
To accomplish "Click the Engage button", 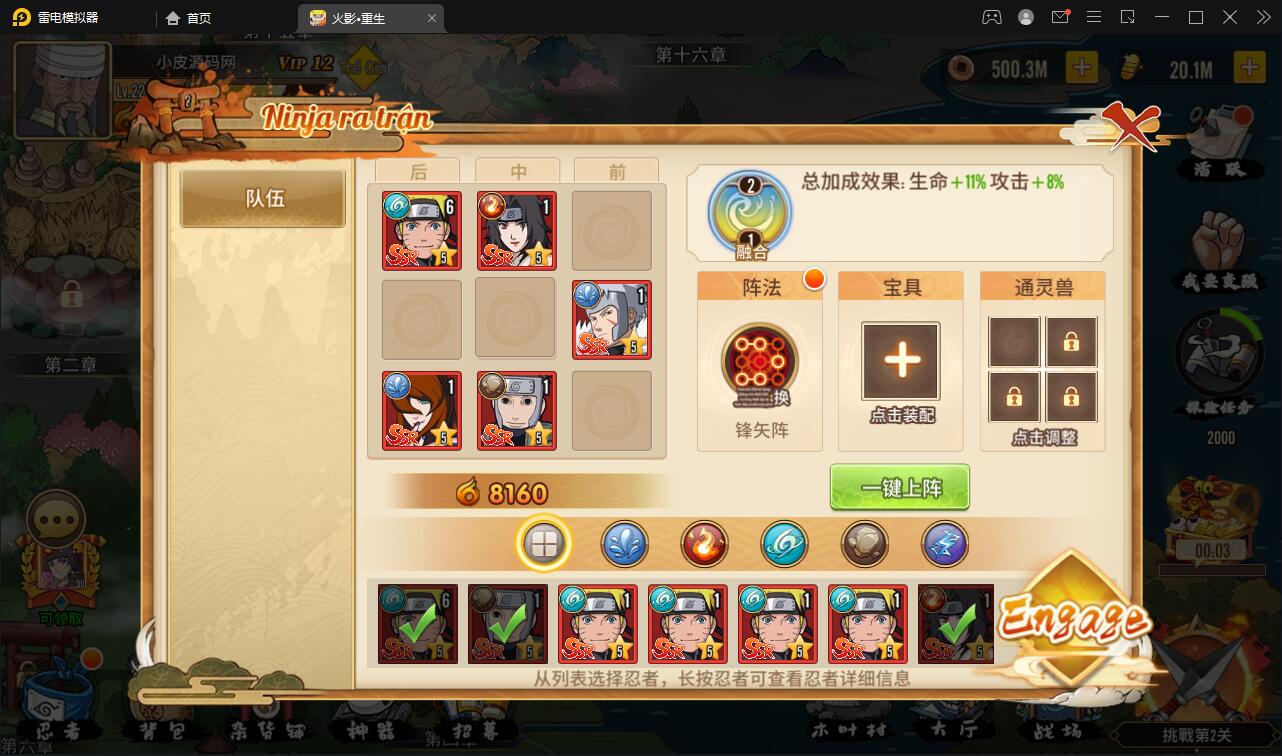I will pyautogui.click(x=1073, y=617).
